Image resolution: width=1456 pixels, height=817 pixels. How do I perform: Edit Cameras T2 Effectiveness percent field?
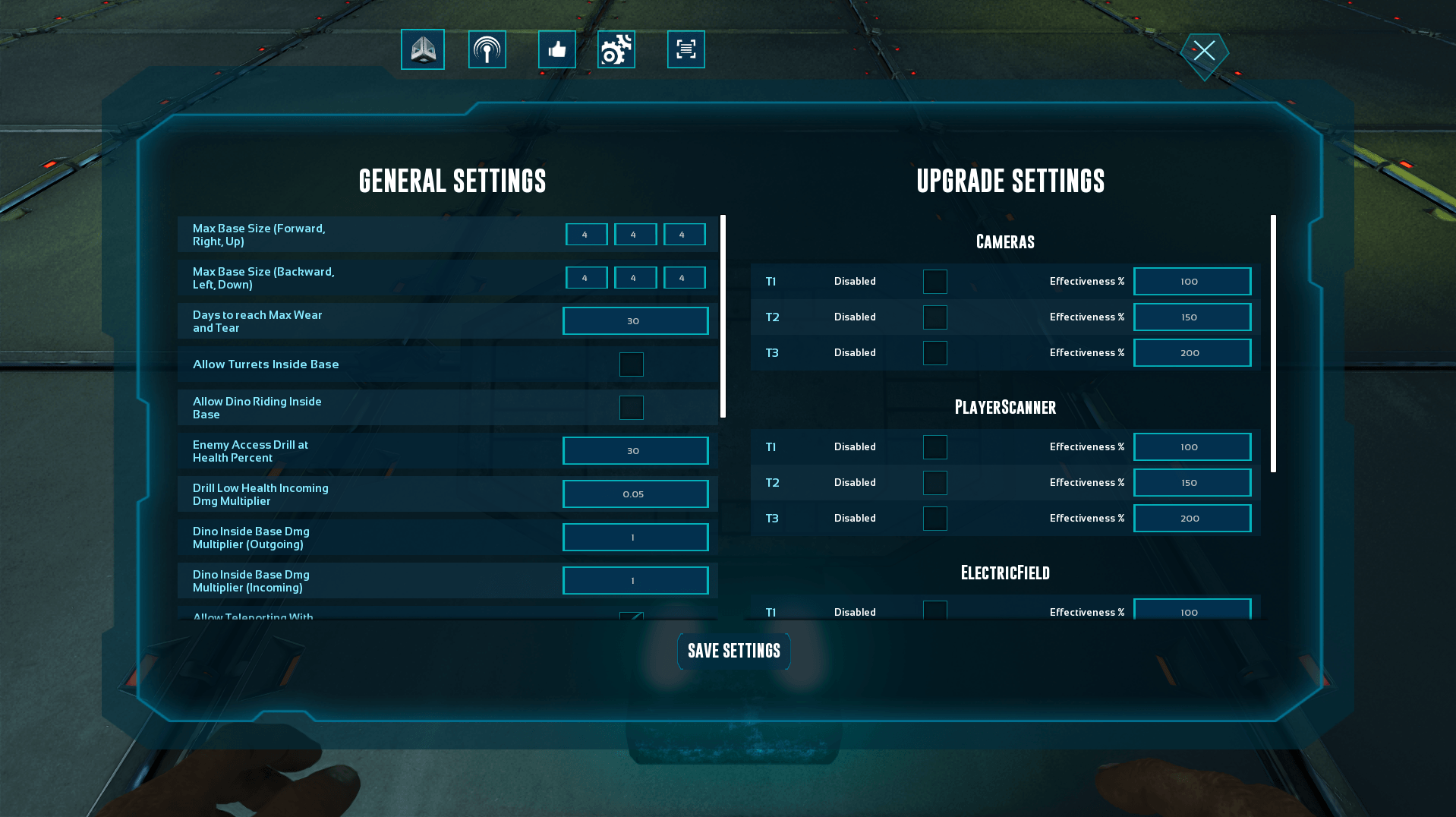coord(1192,317)
